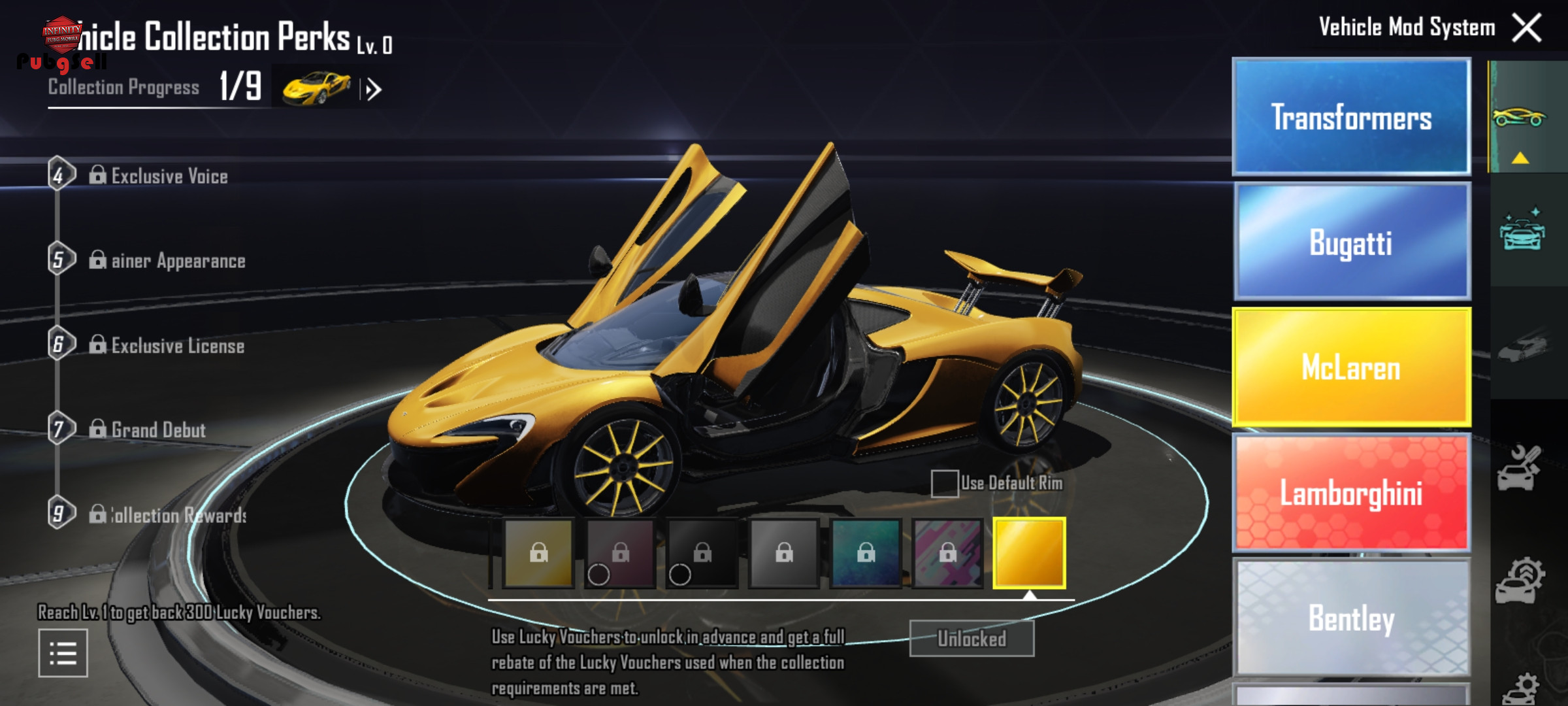Choose the locked teal paint swatch
This screenshot has width=1568, height=706.
pyautogui.click(x=866, y=553)
